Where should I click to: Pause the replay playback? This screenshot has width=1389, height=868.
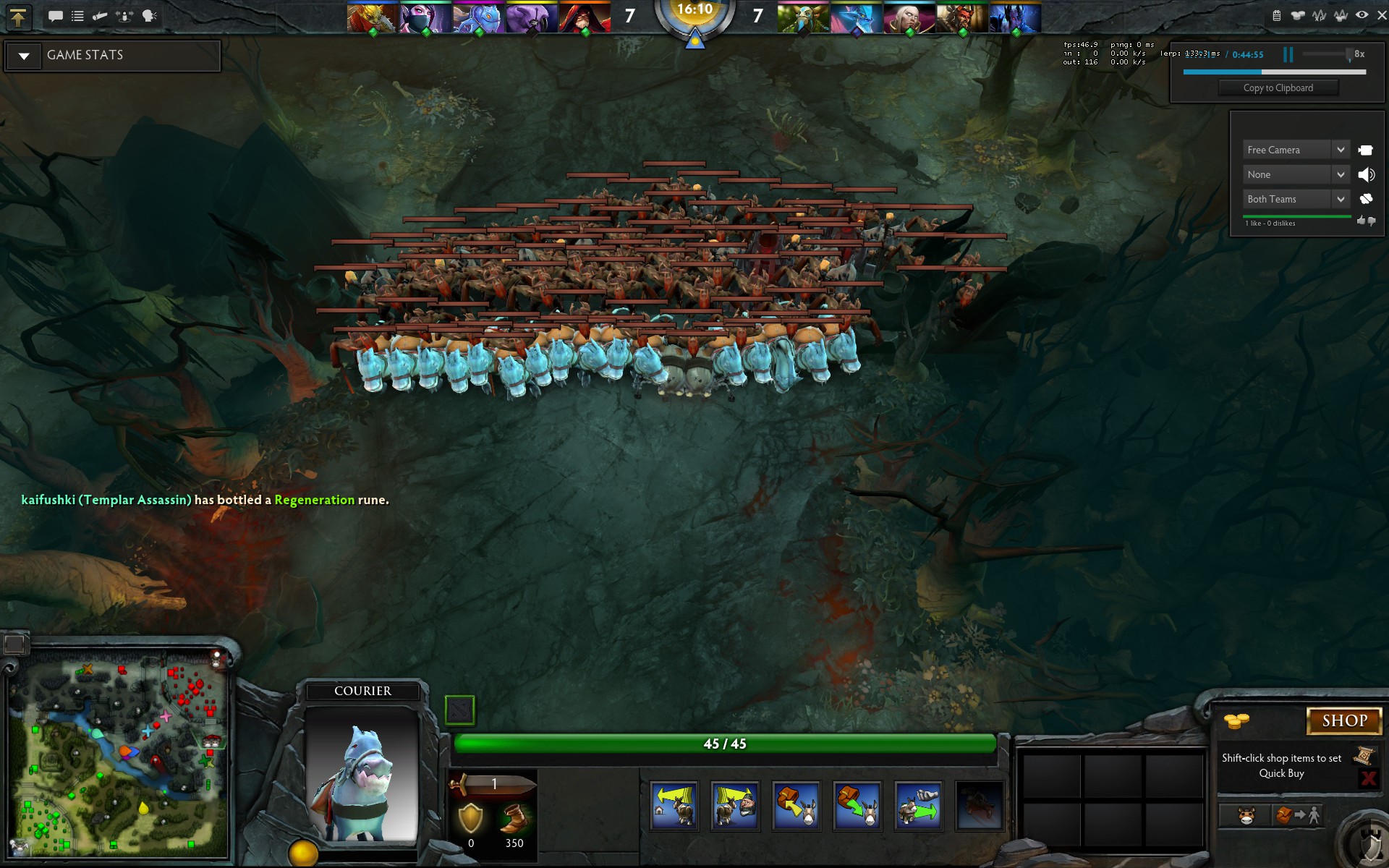point(1288,54)
